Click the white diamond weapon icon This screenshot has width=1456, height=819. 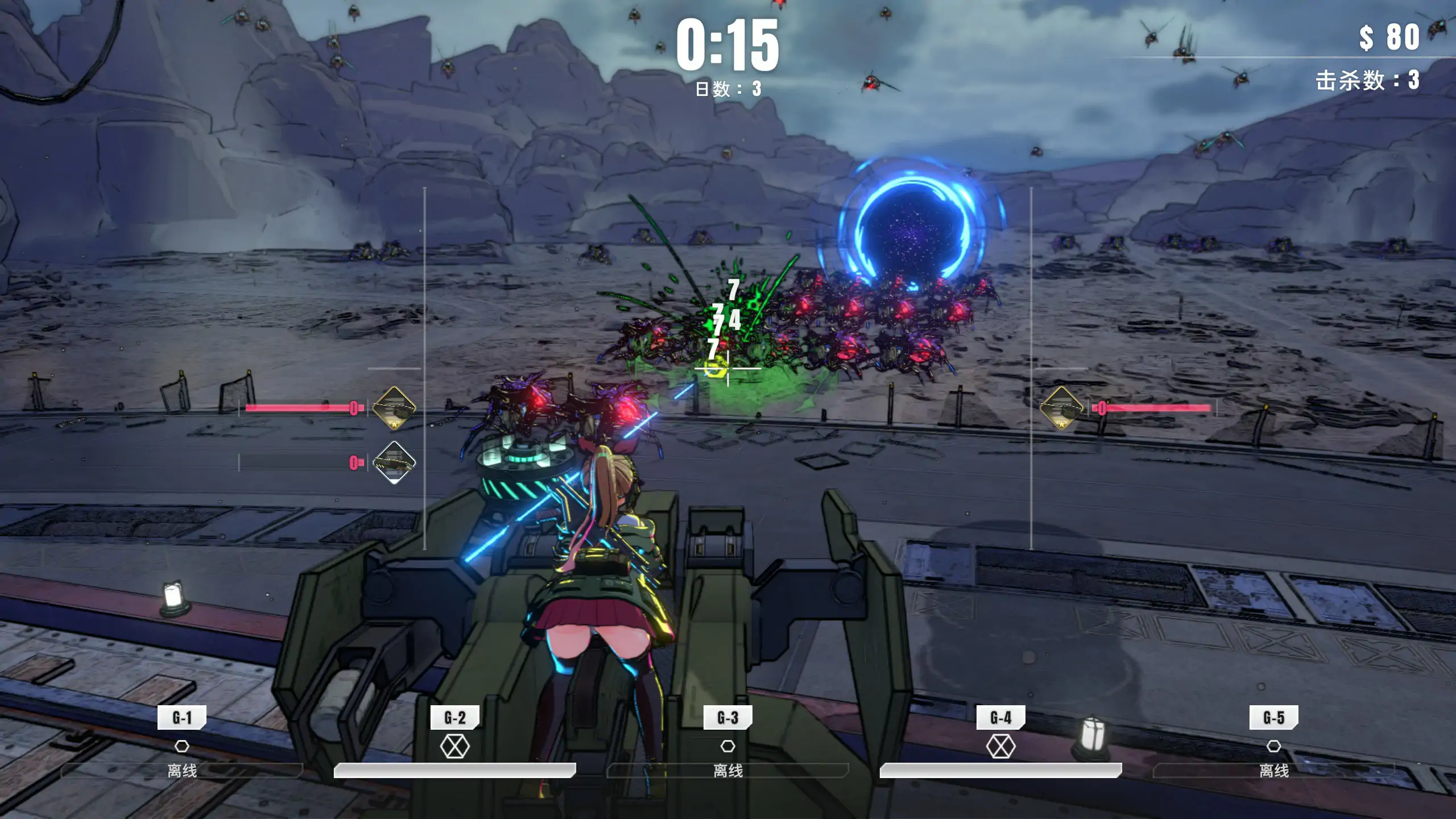394,462
